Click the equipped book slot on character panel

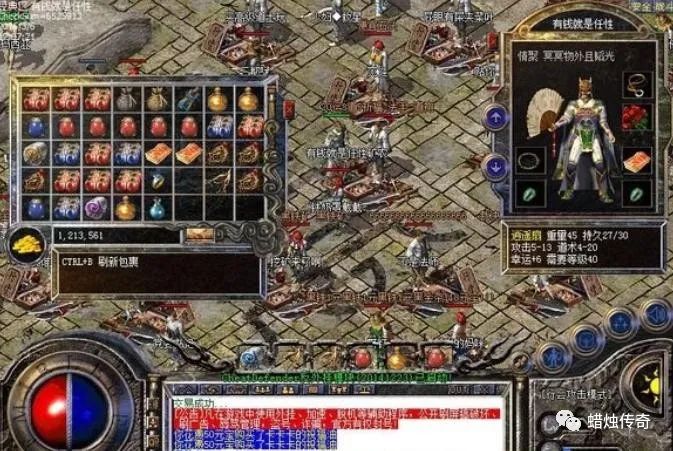(637, 160)
